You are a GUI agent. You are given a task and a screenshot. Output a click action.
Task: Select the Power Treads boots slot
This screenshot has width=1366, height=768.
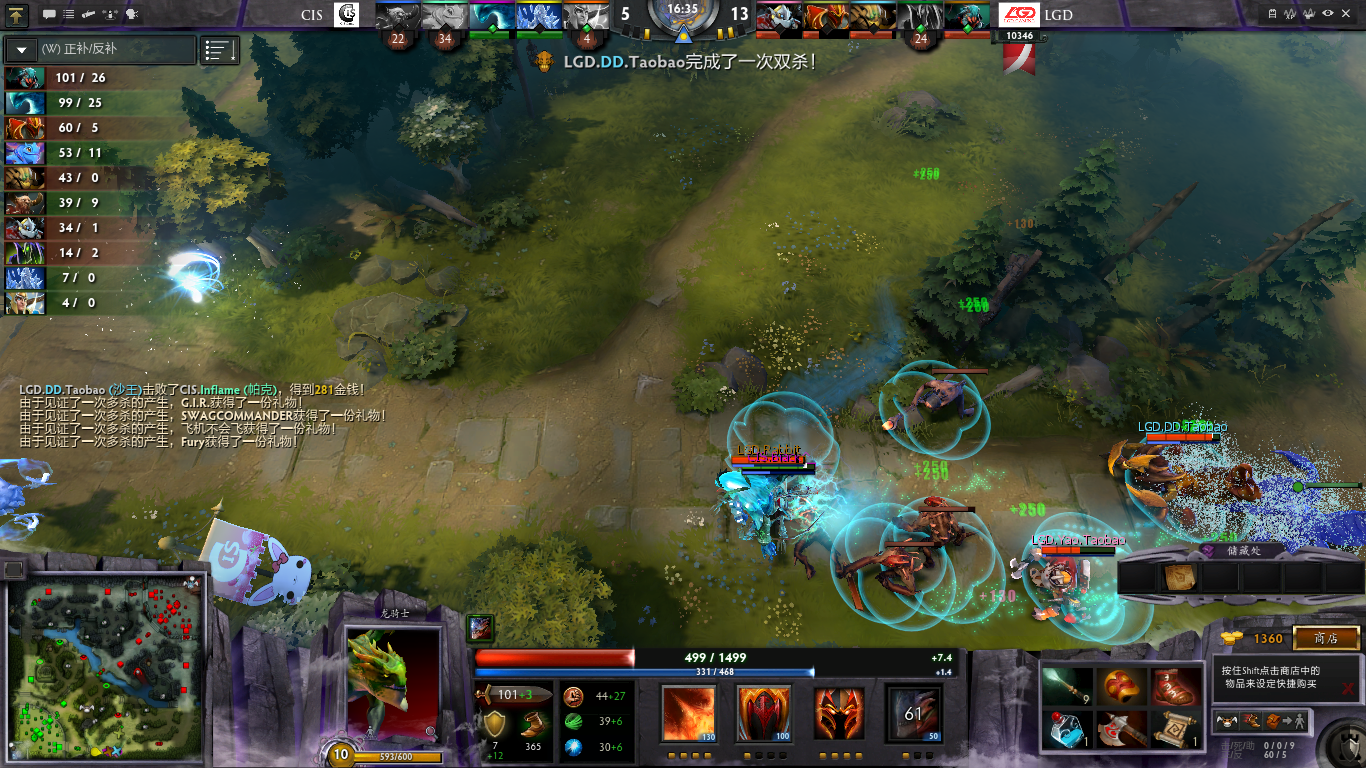(x=1176, y=687)
